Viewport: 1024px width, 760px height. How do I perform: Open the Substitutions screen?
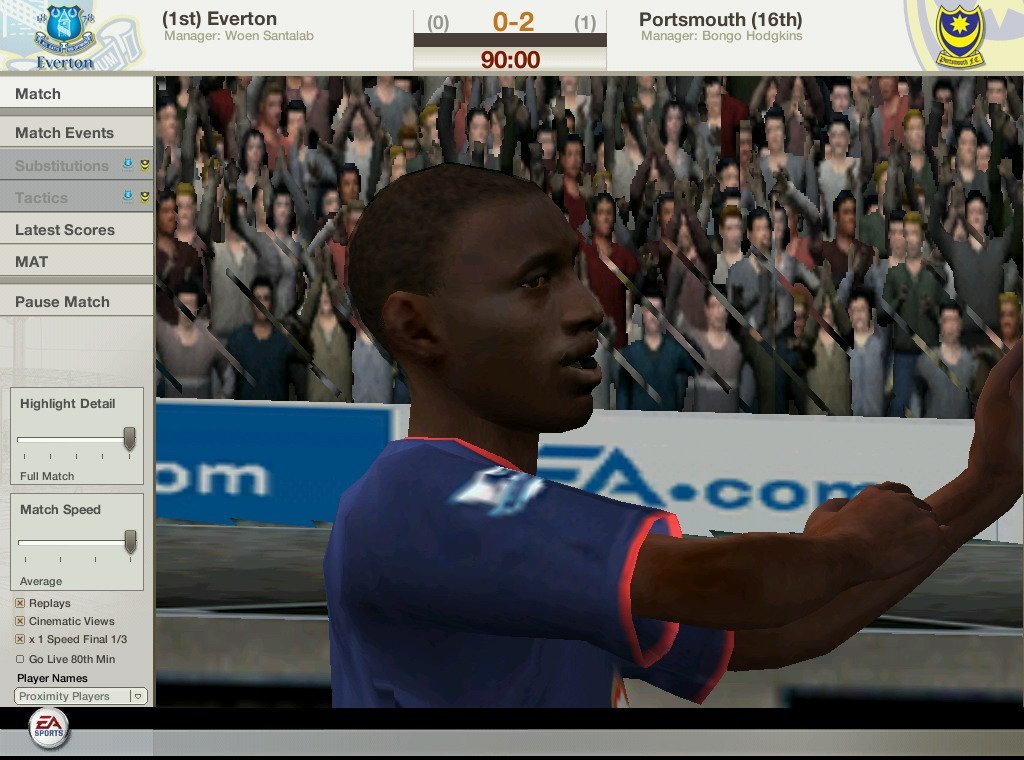(x=62, y=166)
